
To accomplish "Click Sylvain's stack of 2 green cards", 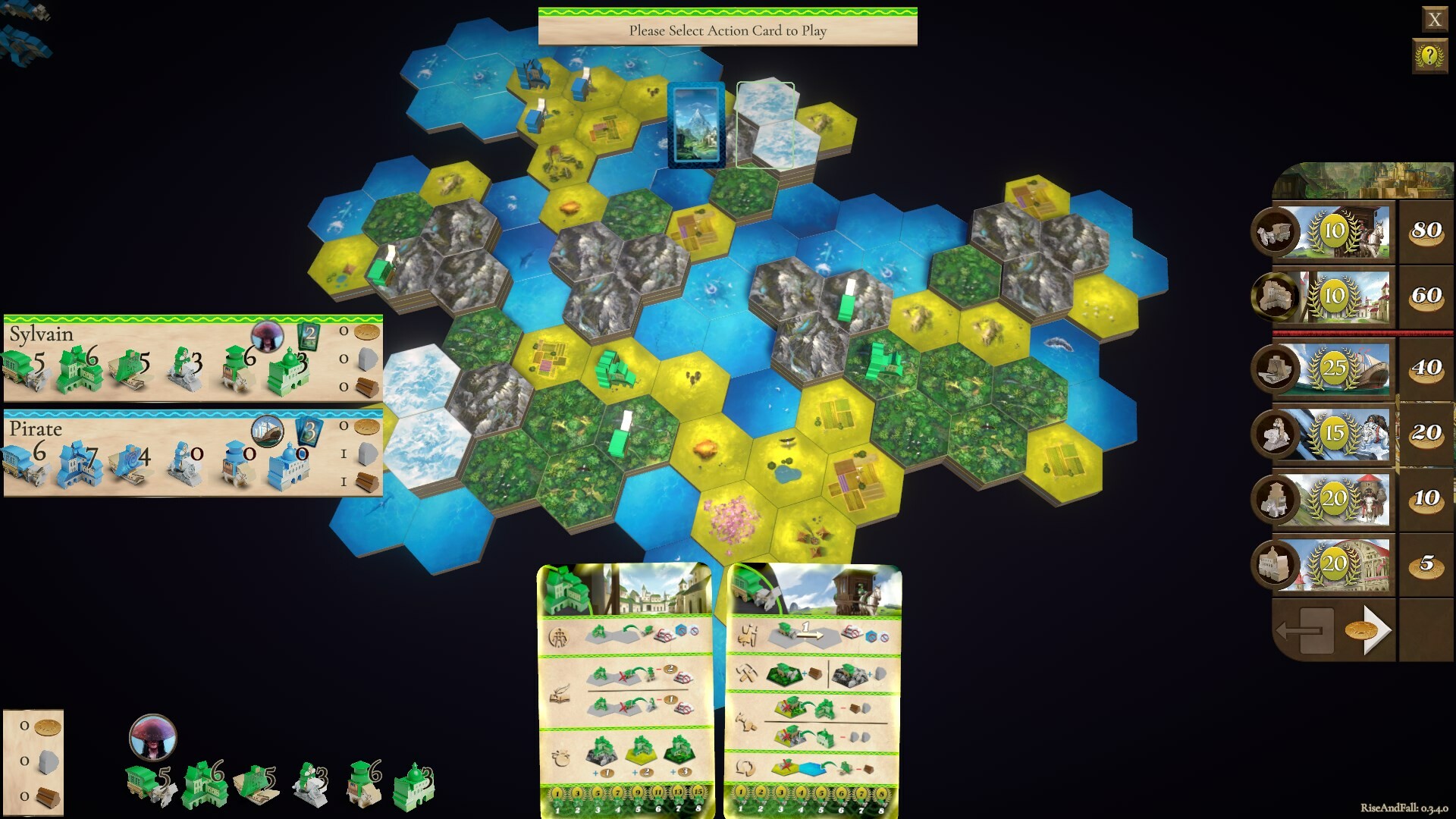I will 309,336.
